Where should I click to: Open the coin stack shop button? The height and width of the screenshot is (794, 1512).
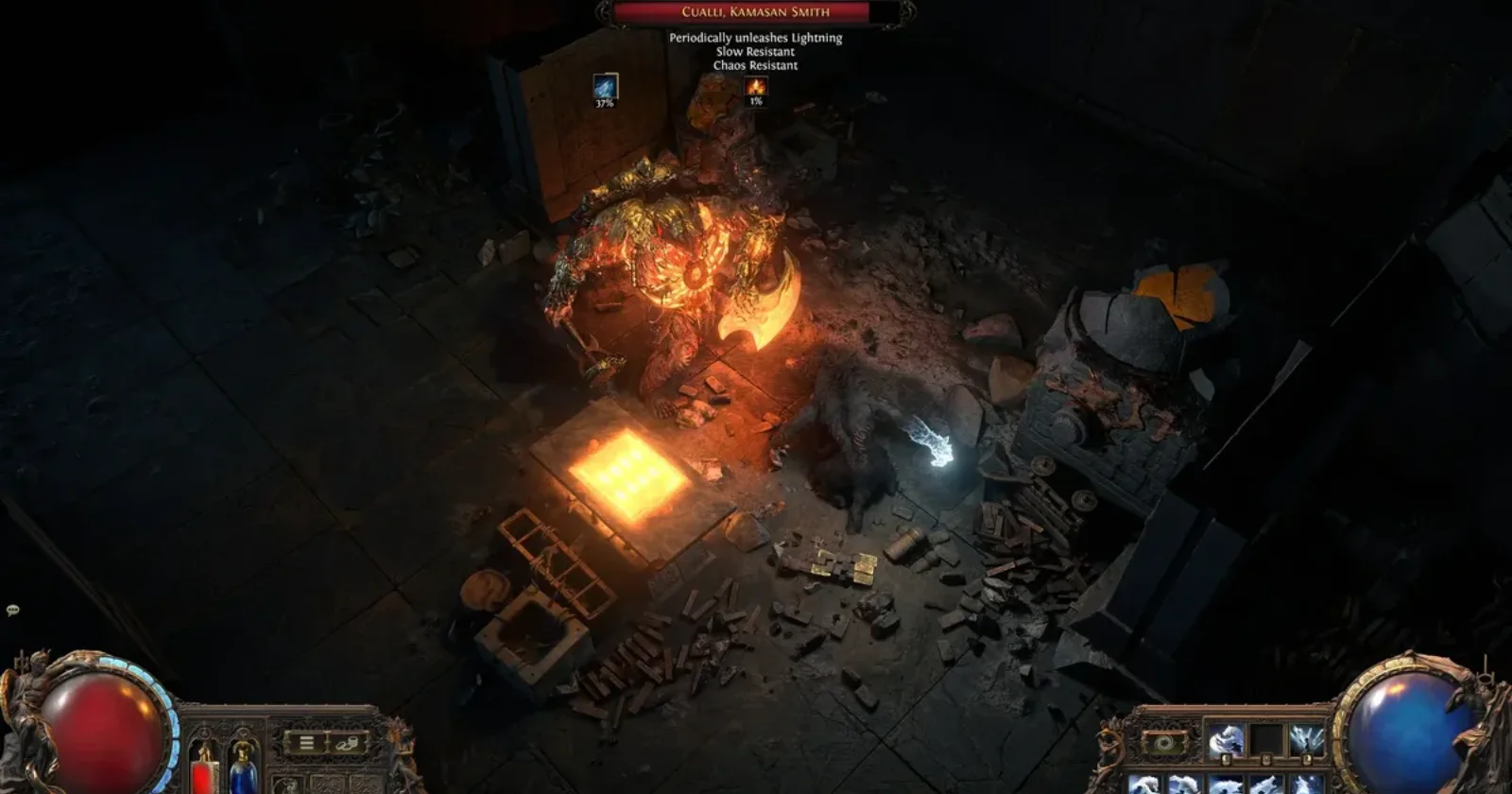pos(347,743)
